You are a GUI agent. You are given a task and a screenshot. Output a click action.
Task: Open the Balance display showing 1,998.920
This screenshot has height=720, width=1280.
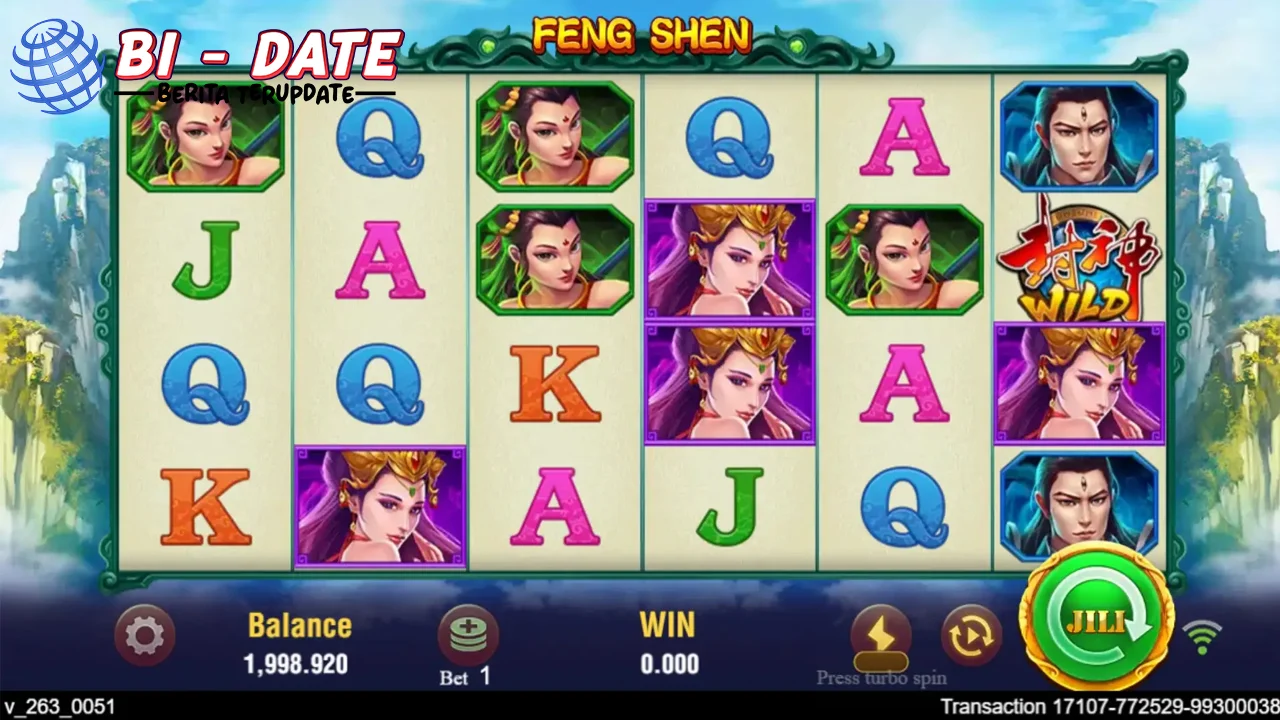coord(299,644)
